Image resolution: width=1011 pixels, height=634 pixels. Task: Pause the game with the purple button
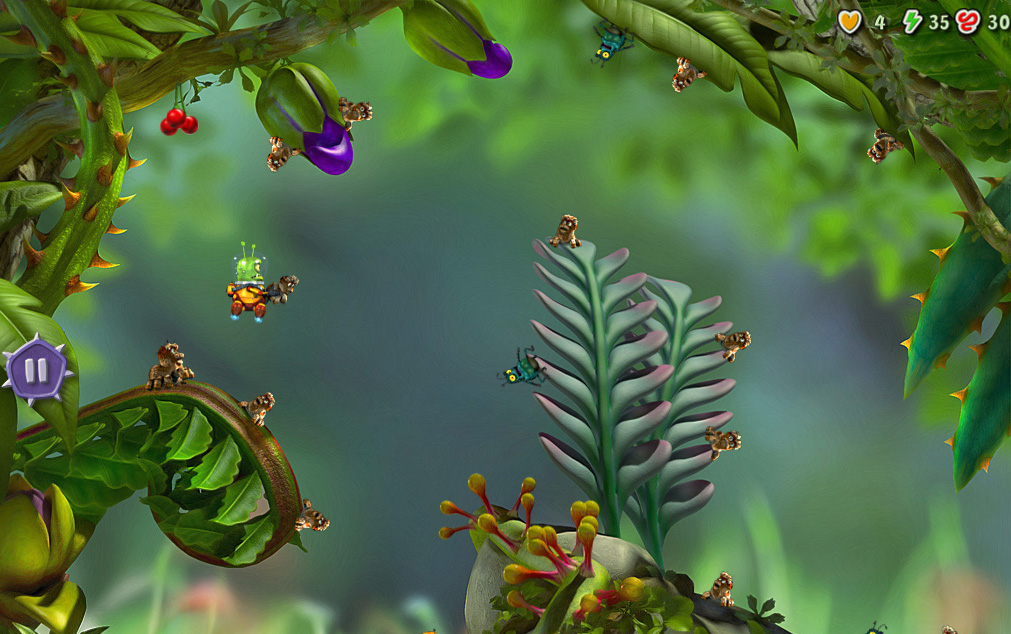[x=36, y=370]
